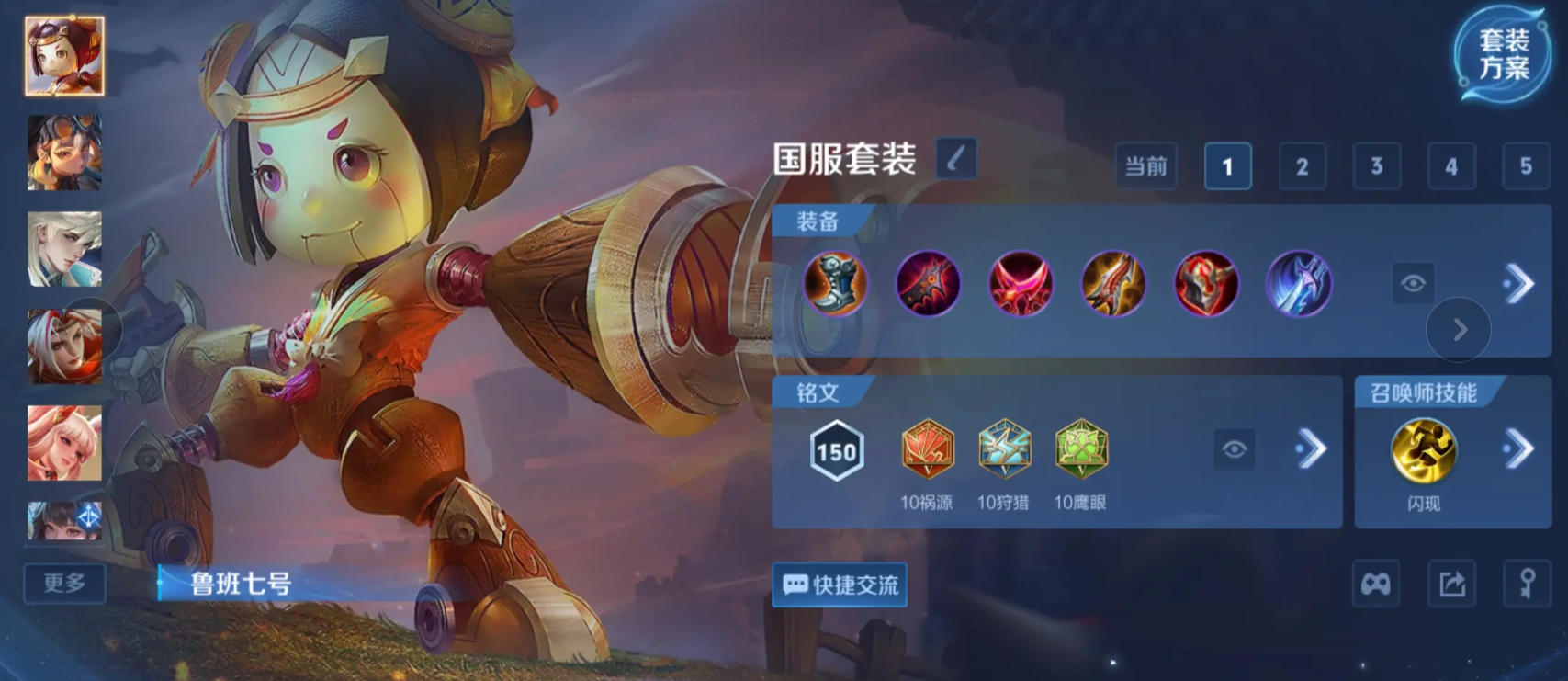Screen dimensions: 1568x681
Task: Click the 10祸源 red rune icon
Action: point(926,450)
